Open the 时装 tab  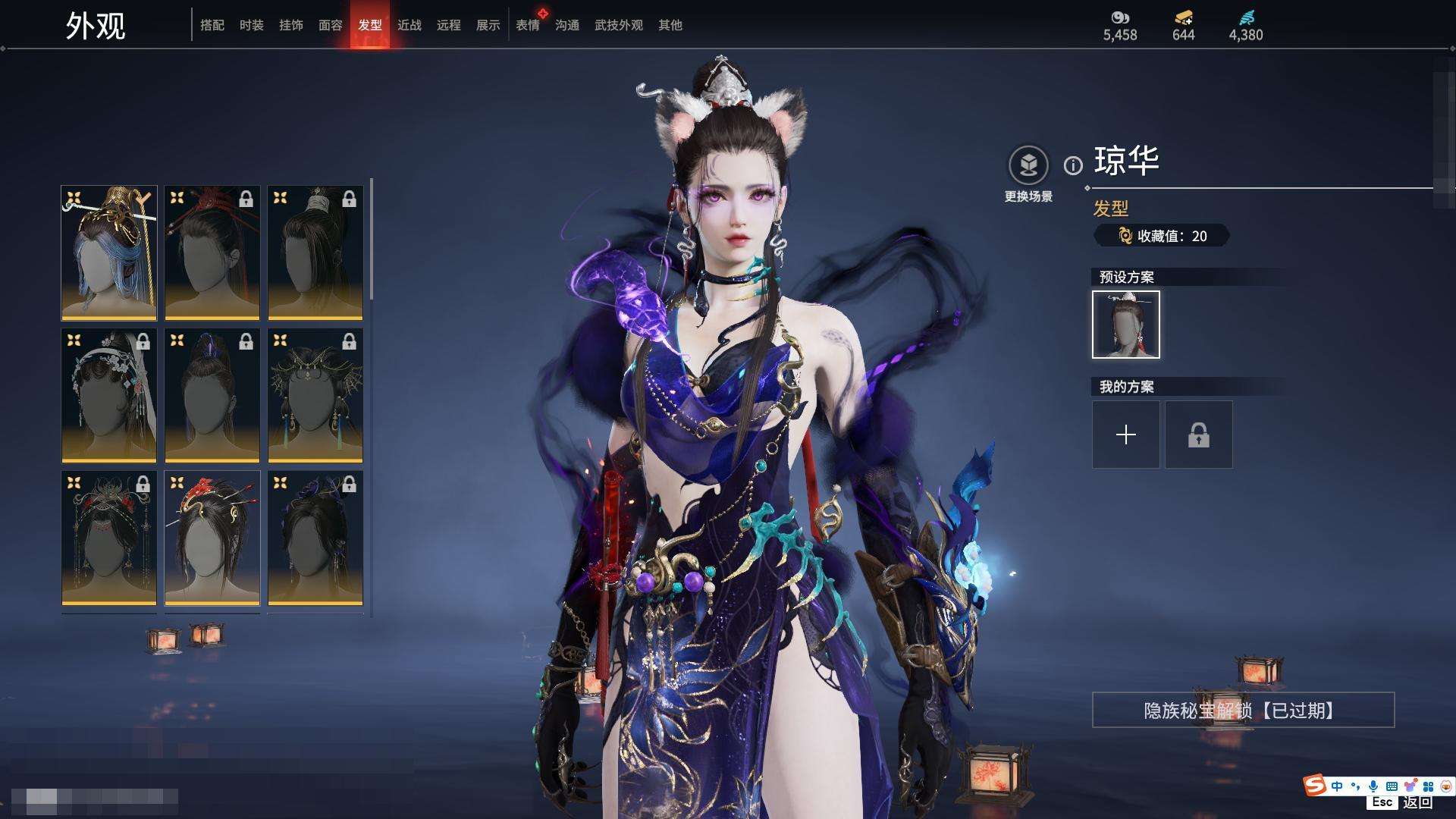pyautogui.click(x=252, y=25)
